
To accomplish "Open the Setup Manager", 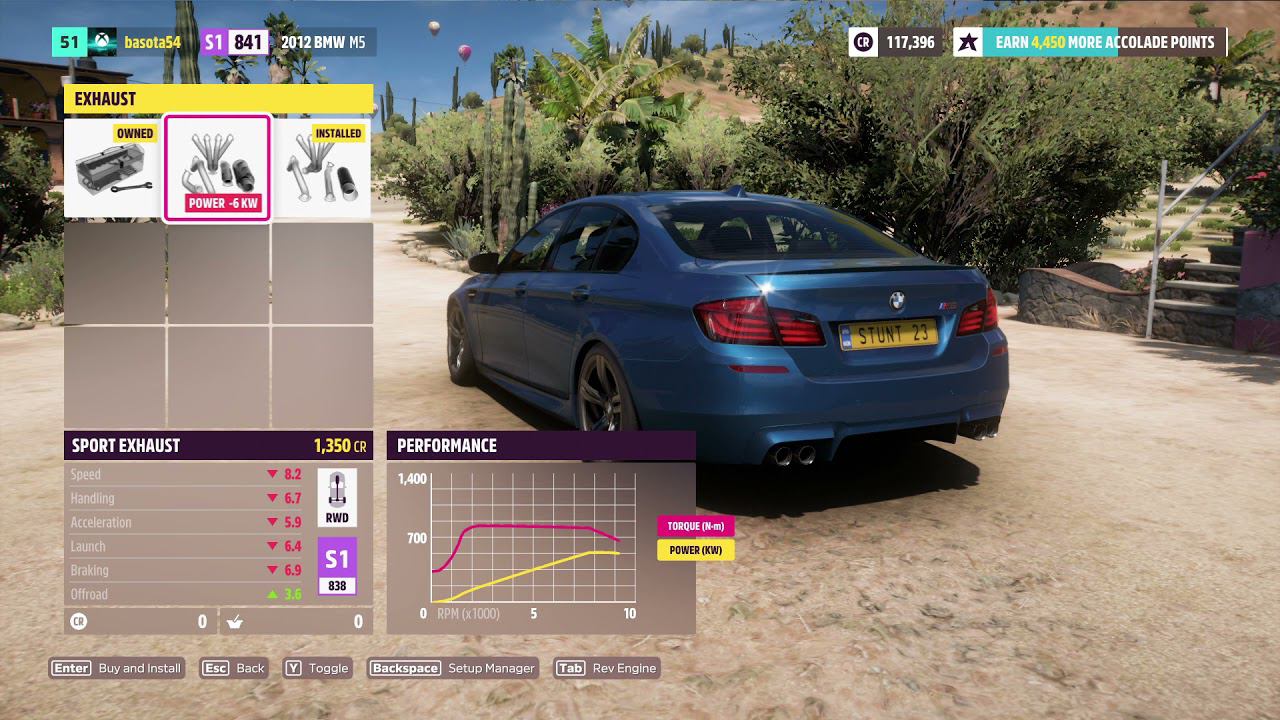I will coord(453,668).
